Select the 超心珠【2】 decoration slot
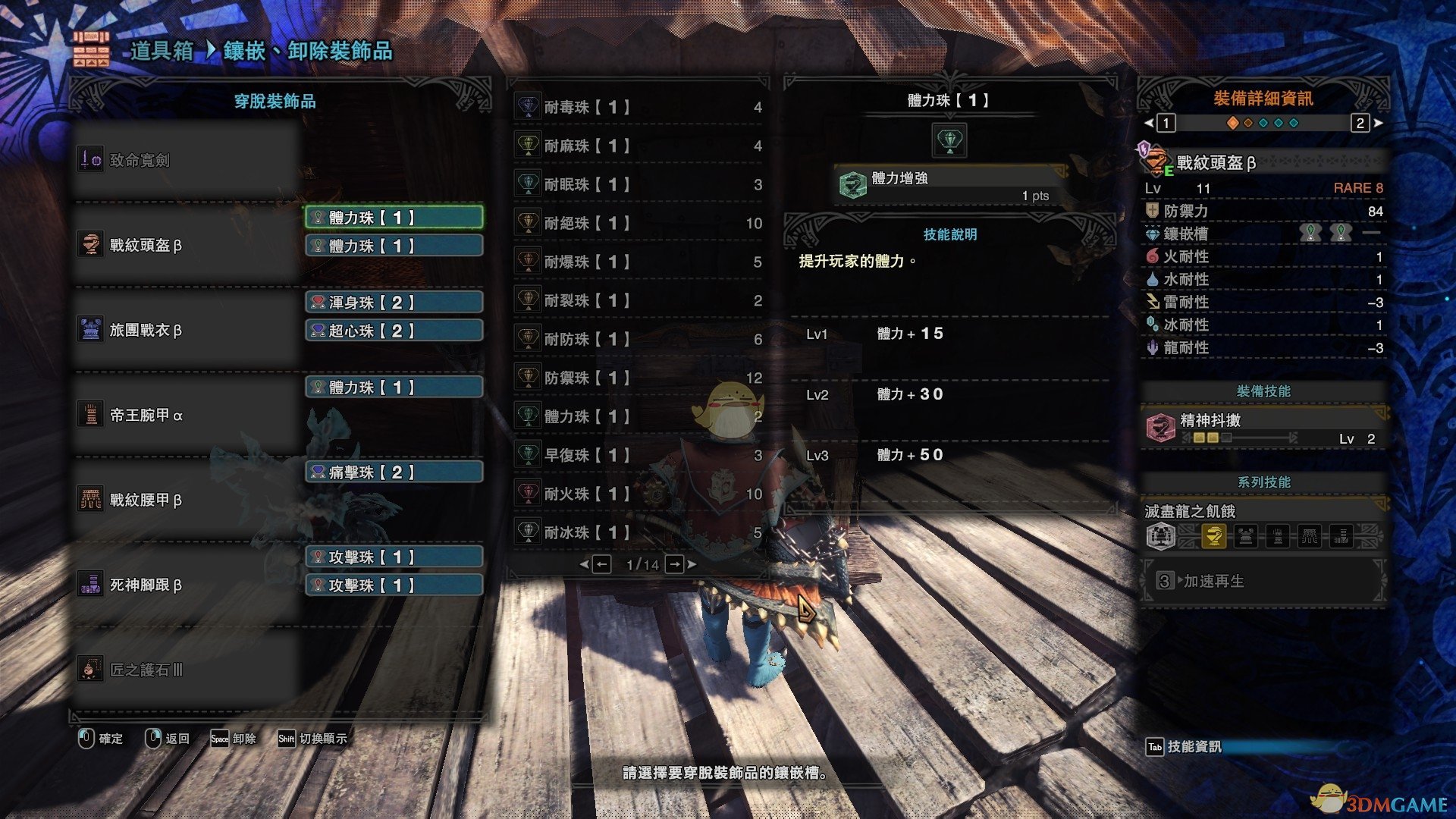The image size is (1456, 819). (x=394, y=331)
